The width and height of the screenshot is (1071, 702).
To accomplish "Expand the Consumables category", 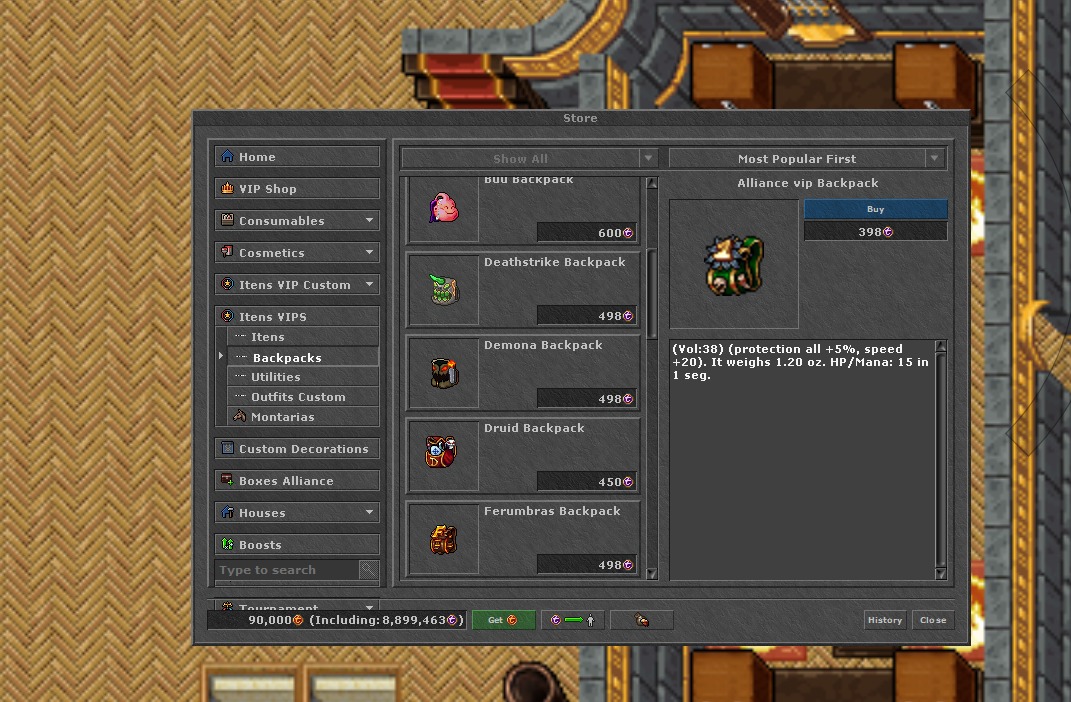I will [297, 221].
